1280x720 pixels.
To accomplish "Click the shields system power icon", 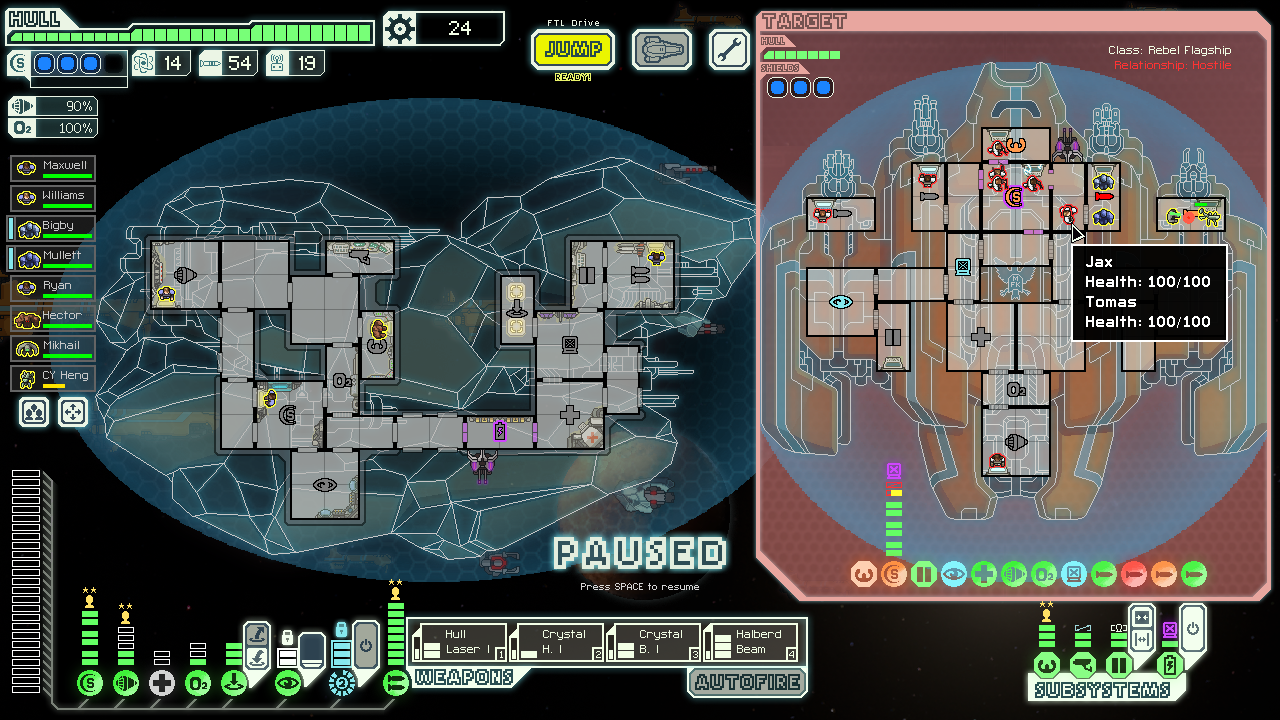I will 90,683.
